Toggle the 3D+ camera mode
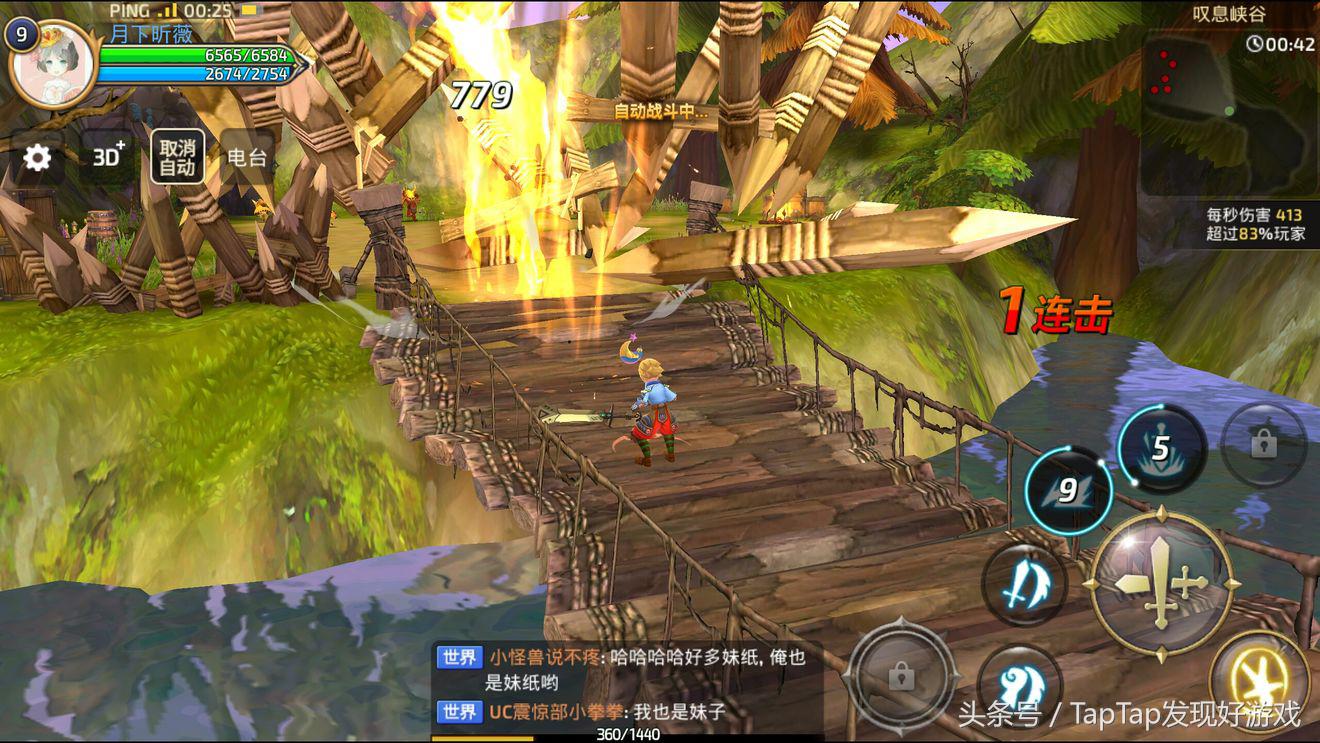1320x743 pixels. 108,156
